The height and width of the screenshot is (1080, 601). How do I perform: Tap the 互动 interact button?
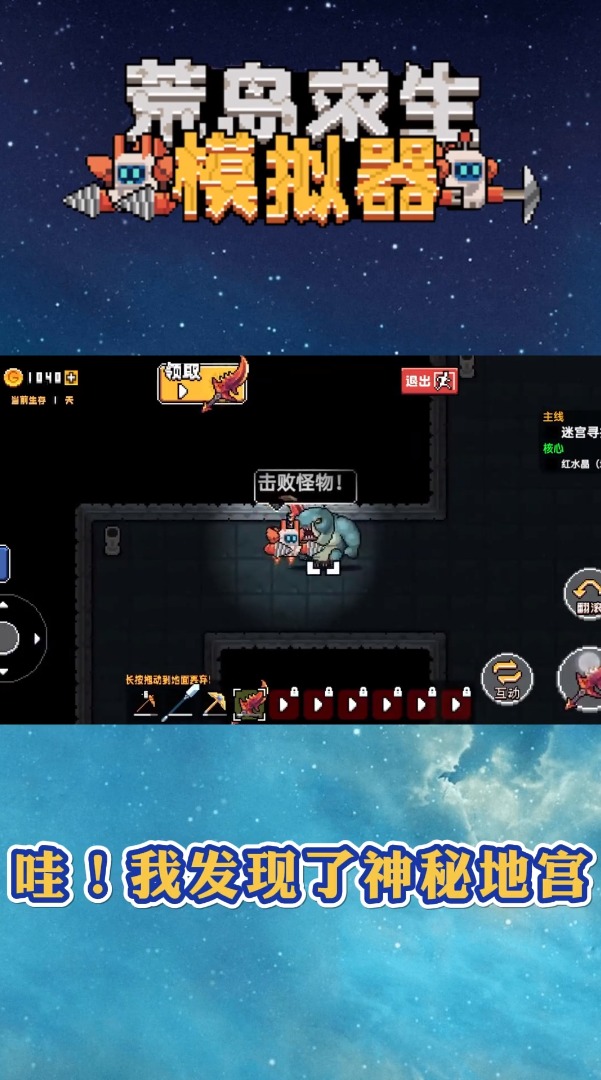[507, 677]
